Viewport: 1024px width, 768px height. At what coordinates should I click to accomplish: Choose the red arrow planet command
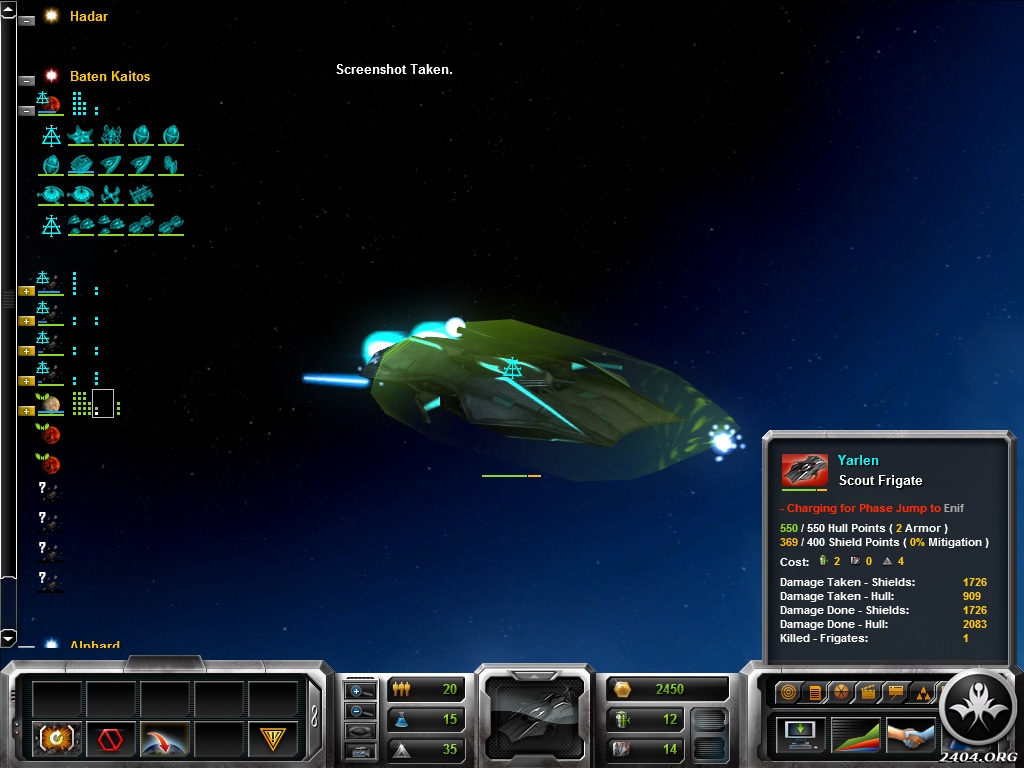click(164, 739)
